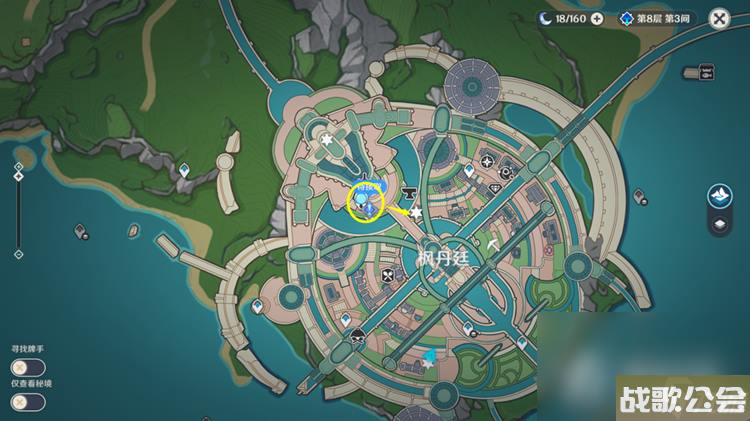Viewport: 750px width, 421px height.
Task: Zoom in using the slider's top diamond
Action: 18,165
